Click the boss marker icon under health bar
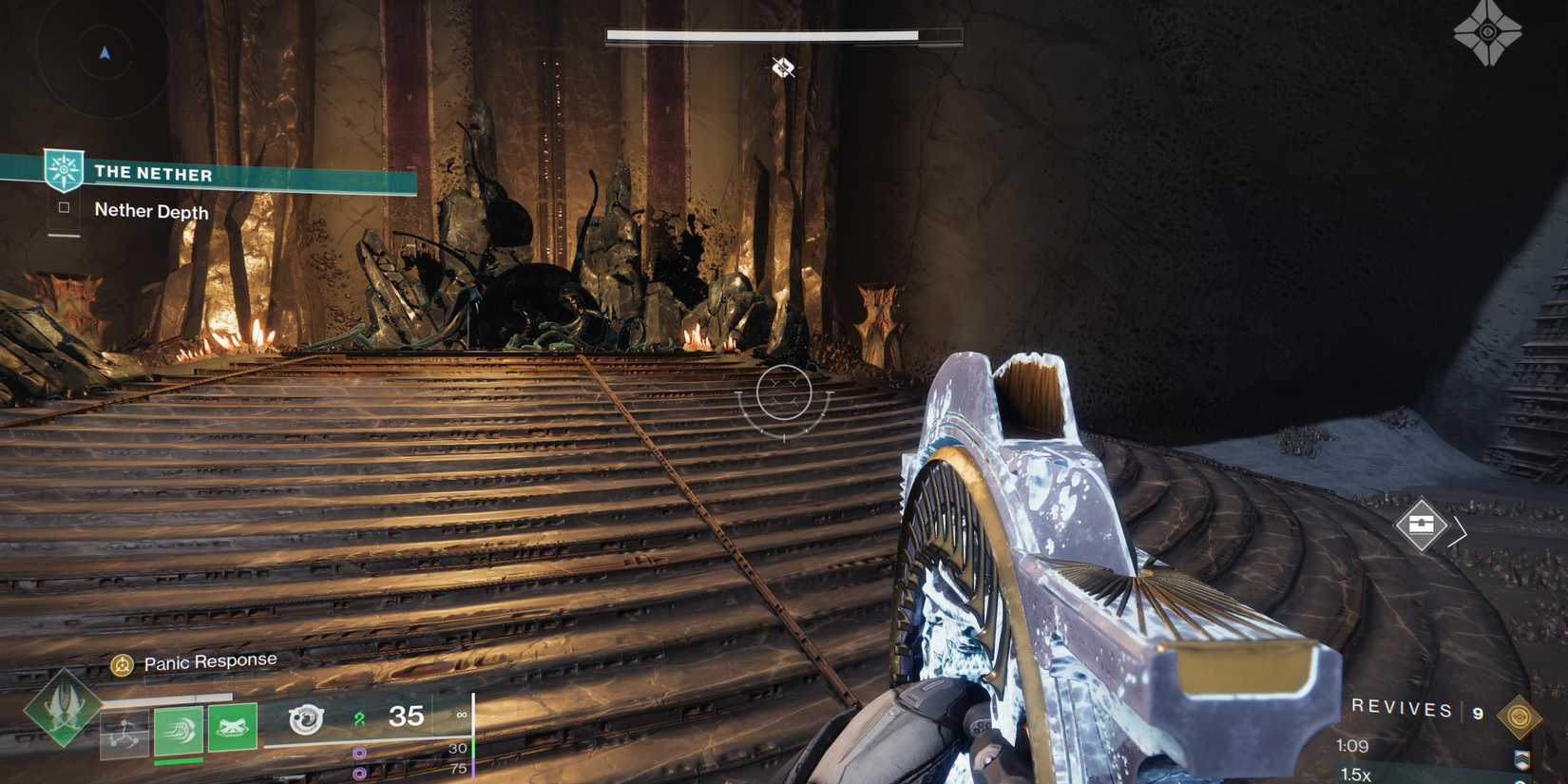The image size is (1568, 784). tap(783, 67)
